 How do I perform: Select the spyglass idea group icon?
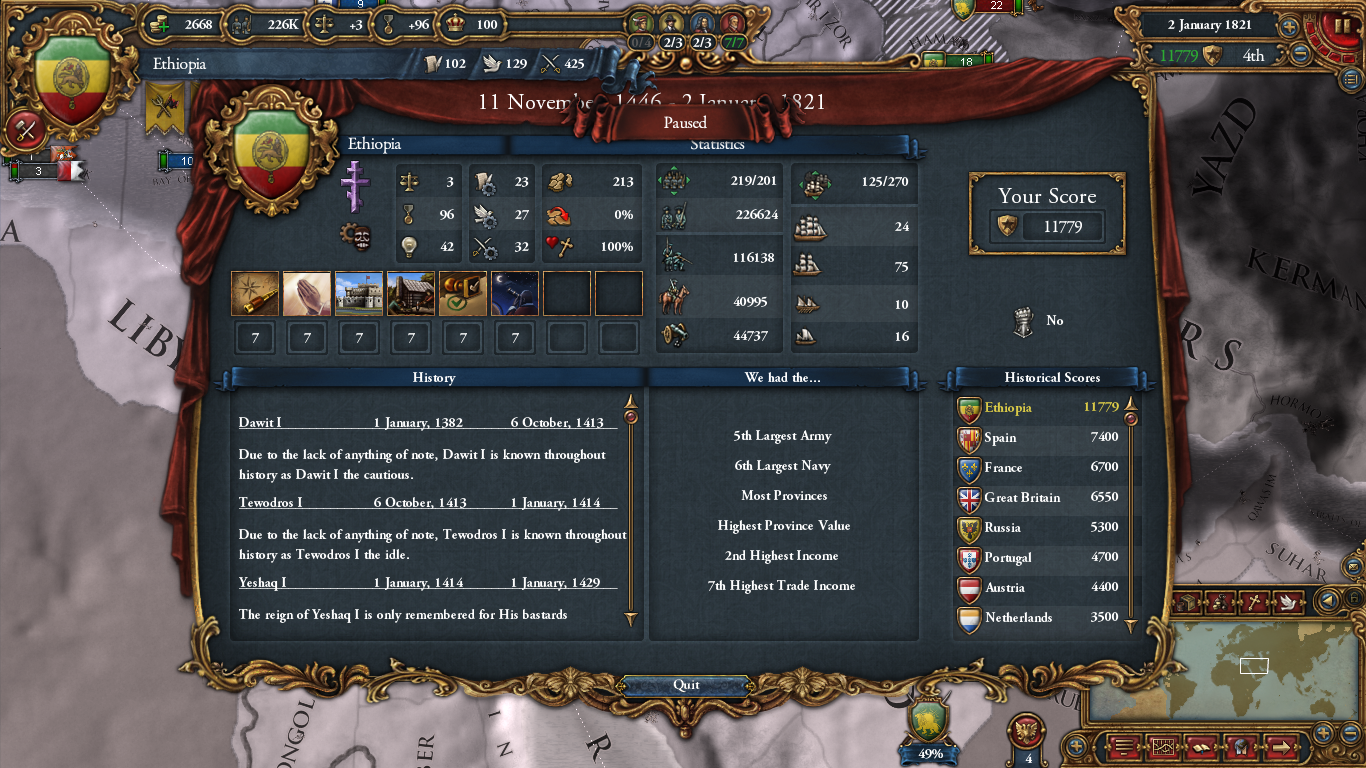(255, 294)
